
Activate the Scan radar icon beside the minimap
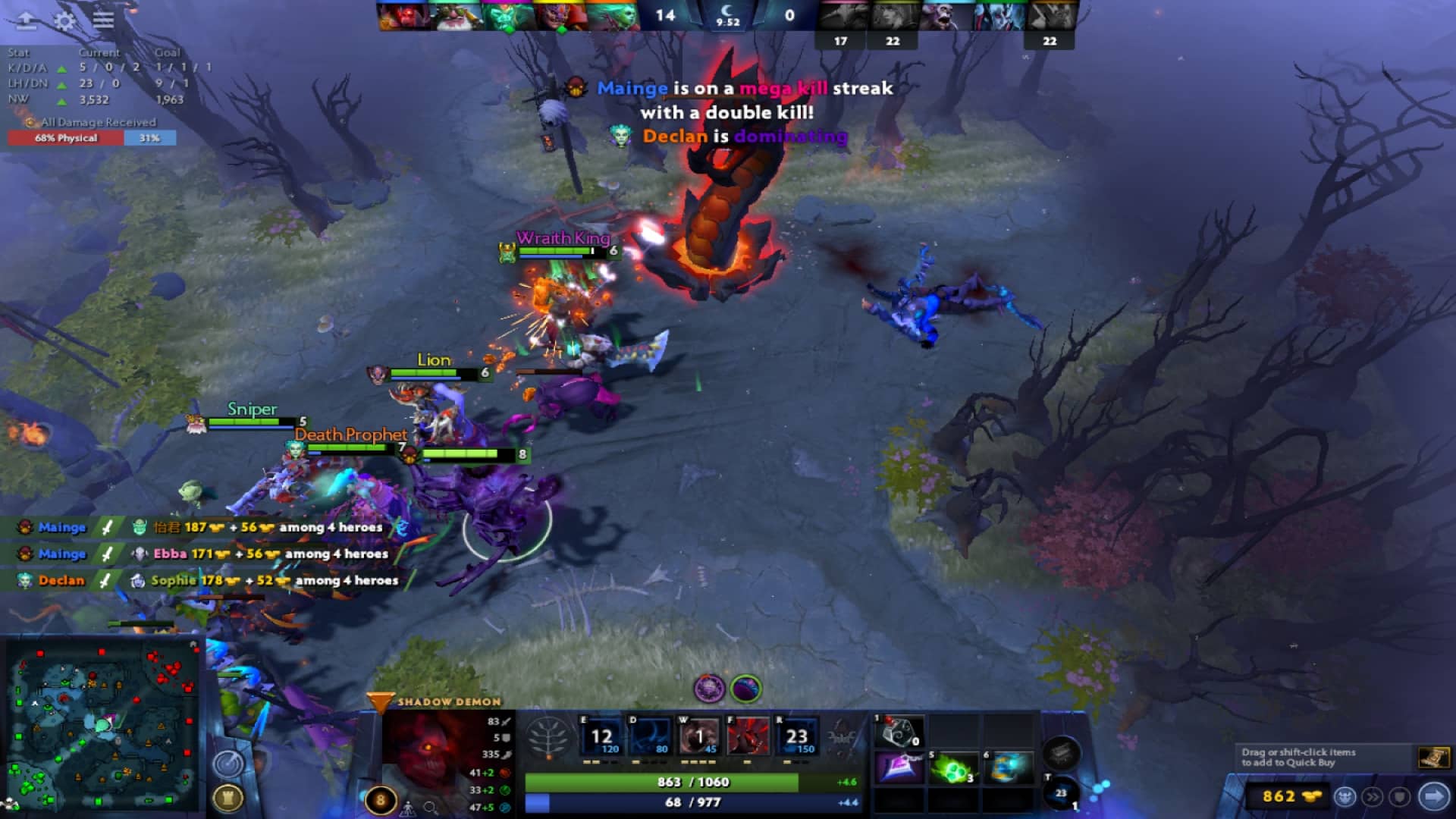coord(230,762)
